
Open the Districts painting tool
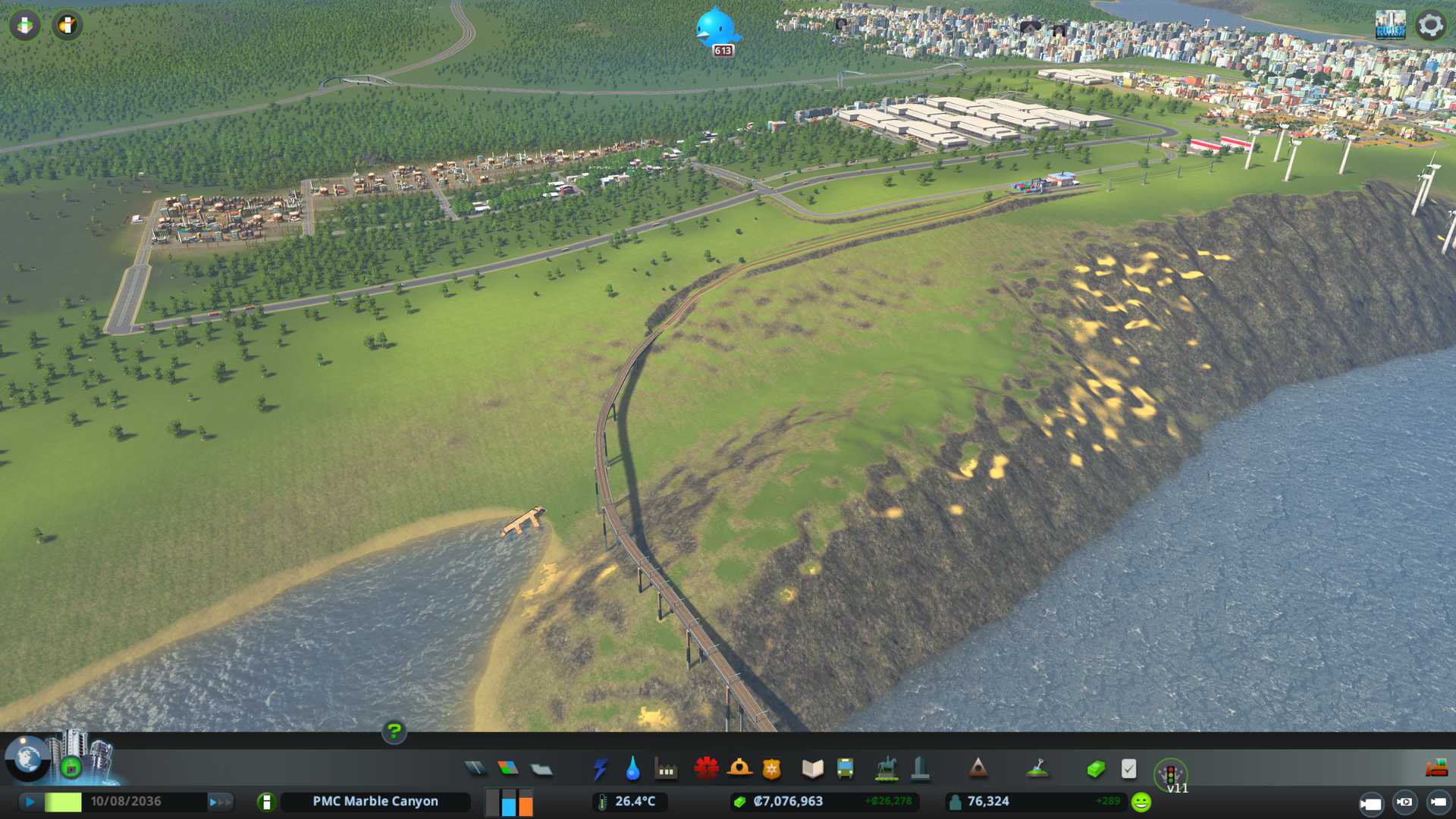(x=541, y=769)
